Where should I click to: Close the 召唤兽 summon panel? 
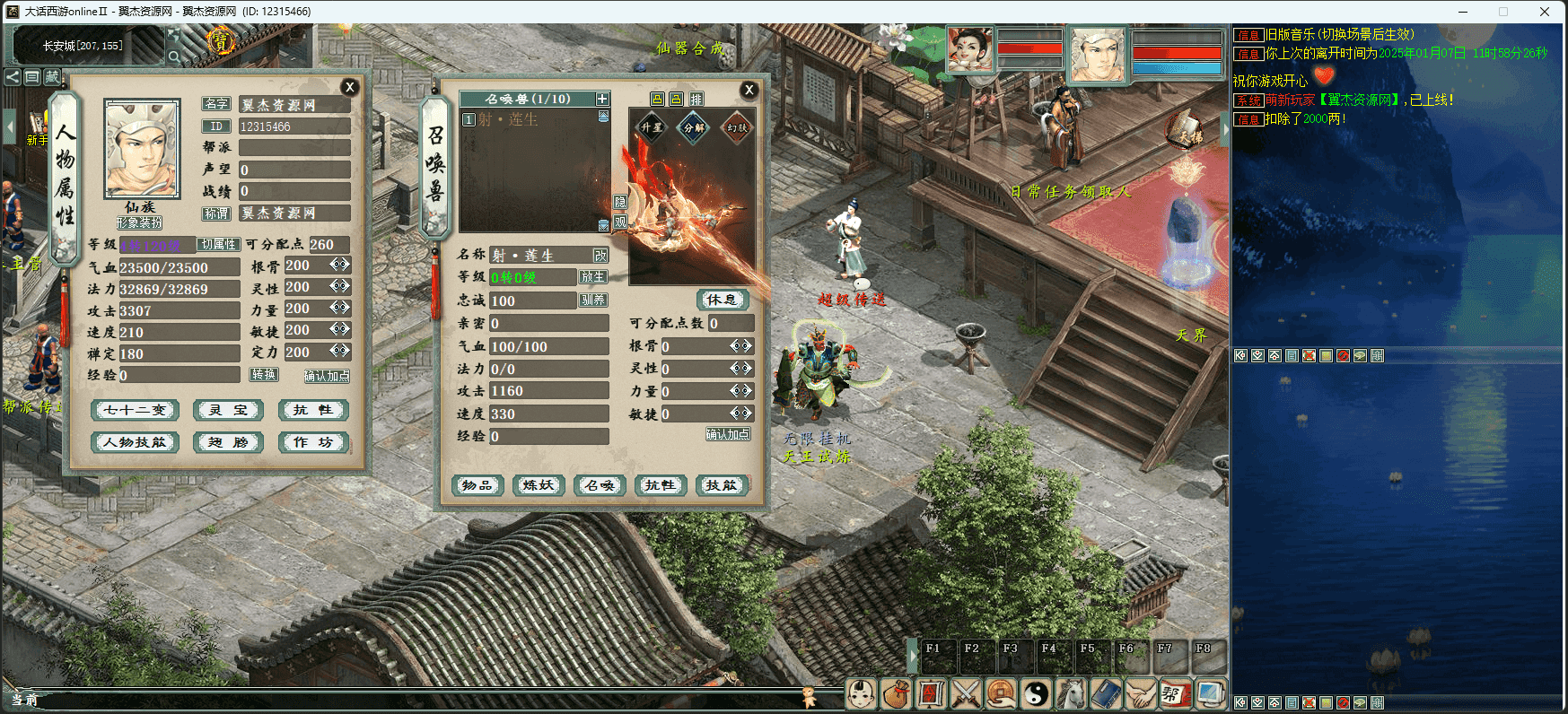tap(749, 90)
